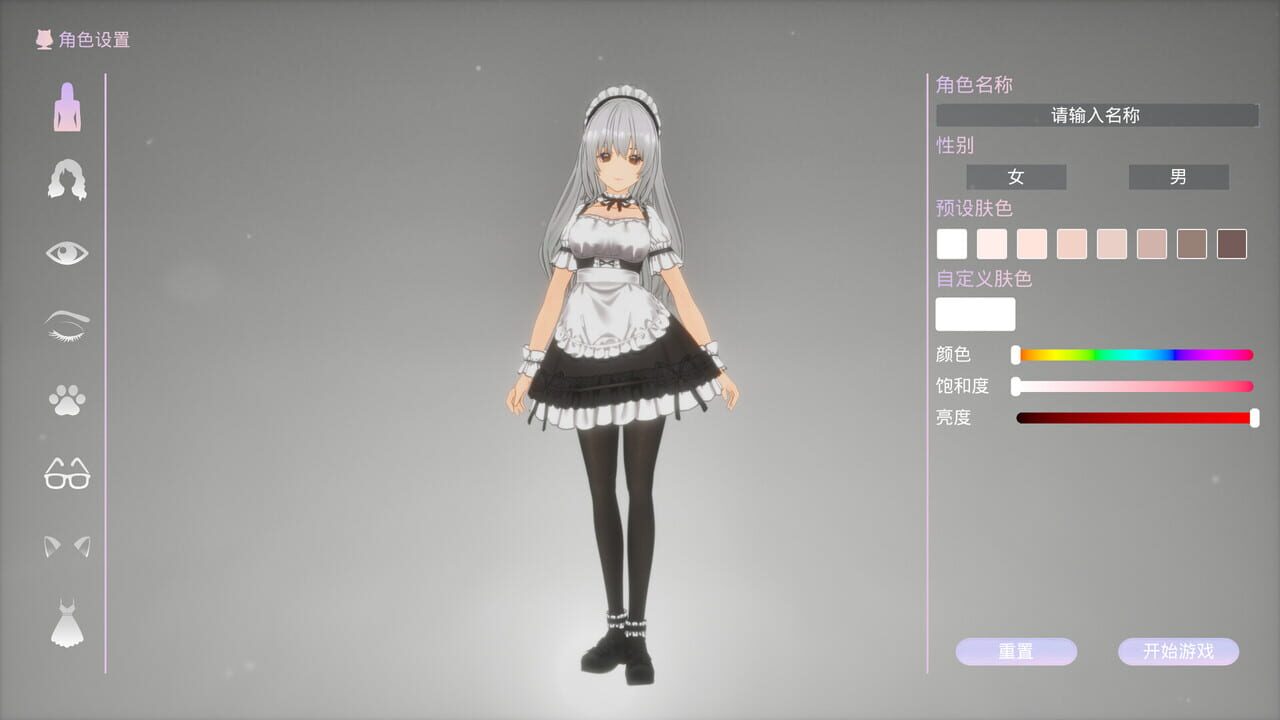The height and width of the screenshot is (720, 1280).
Task: Select the 女 female gender option
Action: click(x=1016, y=177)
